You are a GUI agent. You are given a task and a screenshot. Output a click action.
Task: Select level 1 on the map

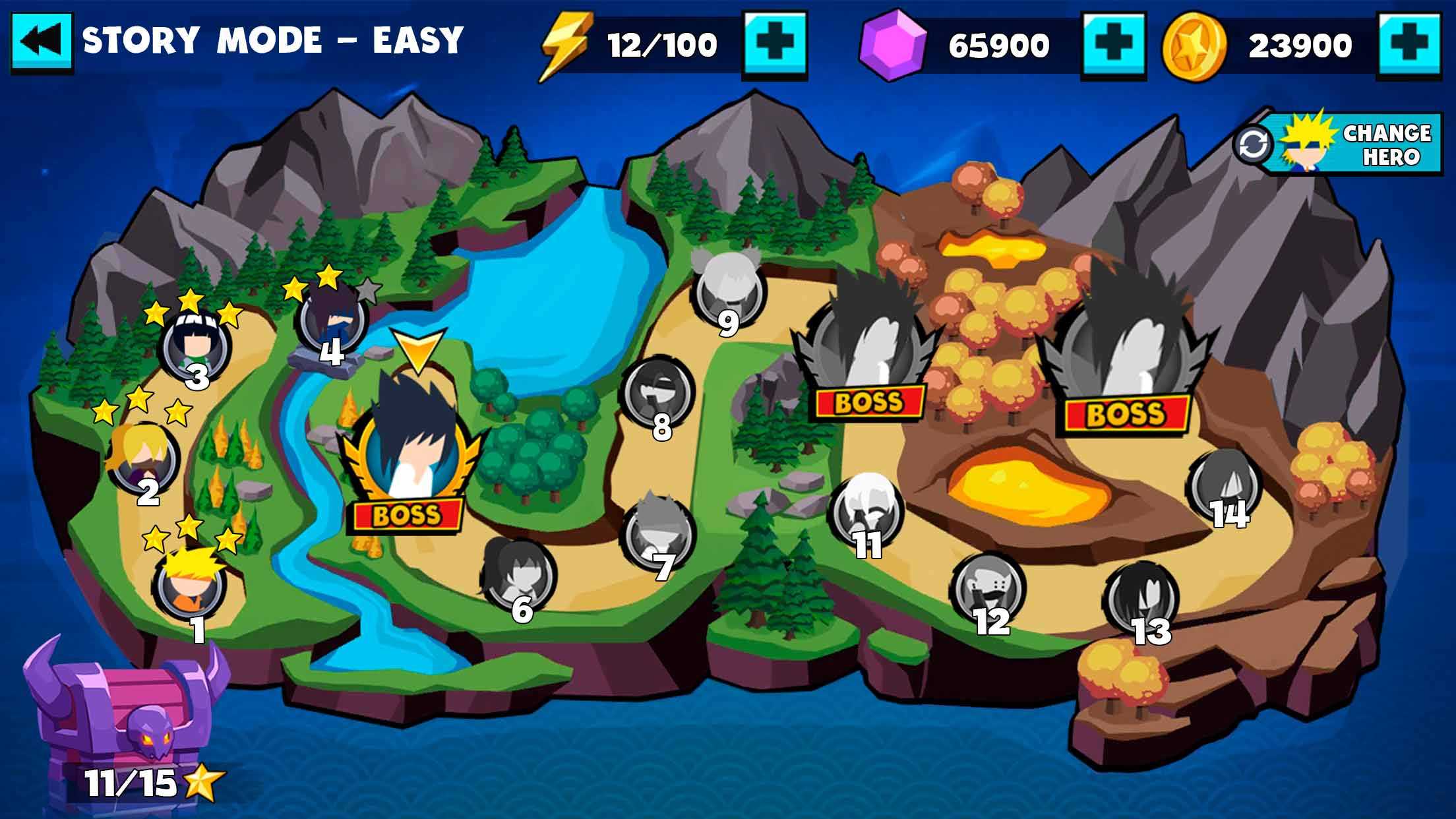[x=191, y=584]
